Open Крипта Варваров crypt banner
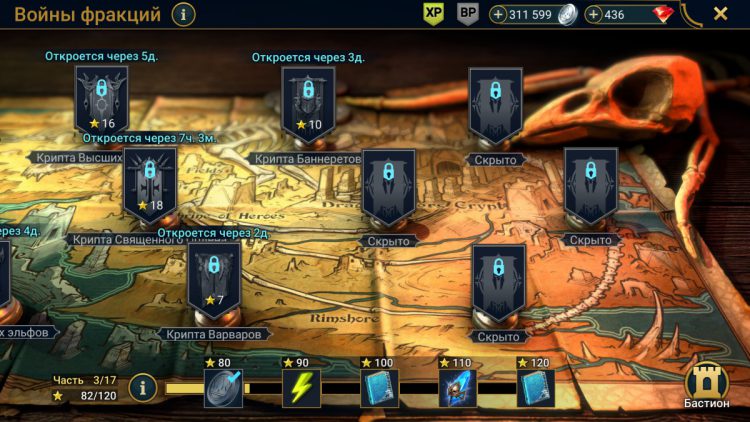The width and height of the screenshot is (750, 422). coord(213,277)
